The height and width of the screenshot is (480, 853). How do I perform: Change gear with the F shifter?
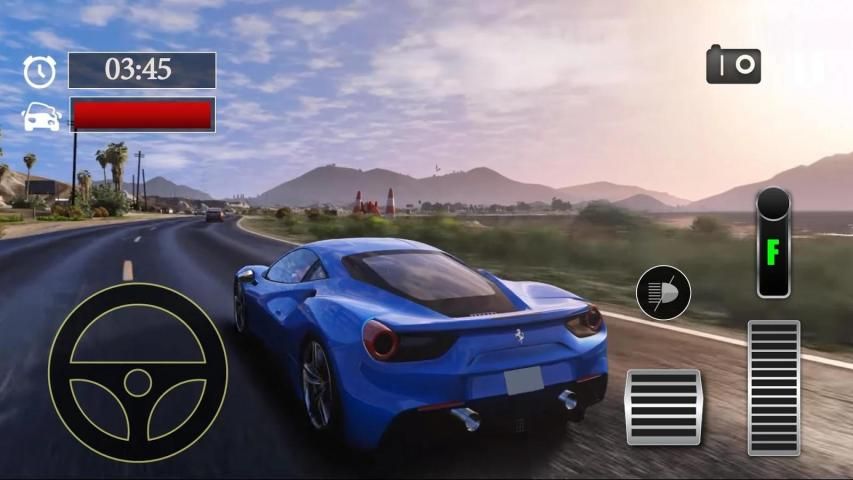[773, 243]
